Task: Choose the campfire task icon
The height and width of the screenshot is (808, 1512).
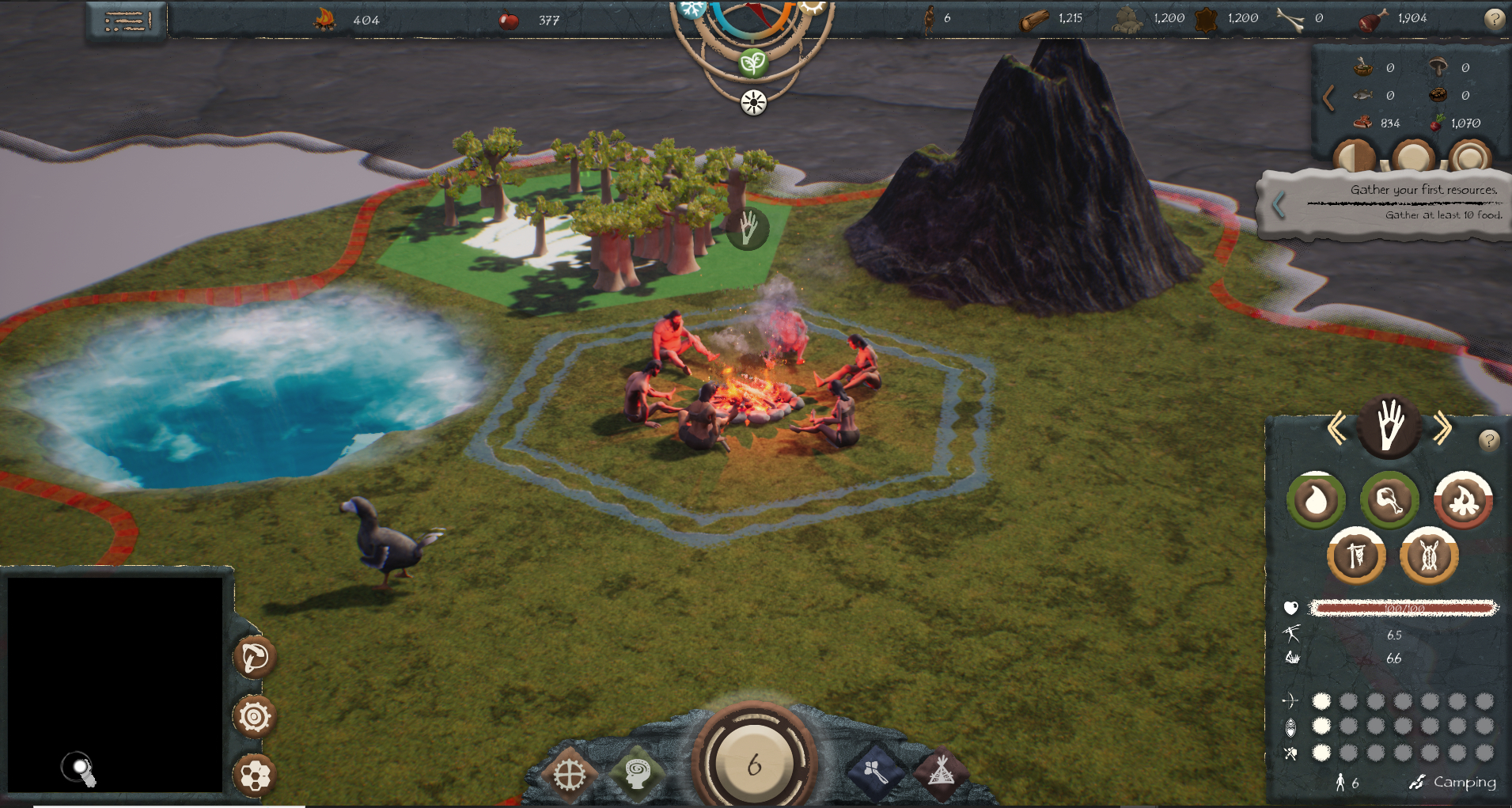Action: pos(1463,500)
